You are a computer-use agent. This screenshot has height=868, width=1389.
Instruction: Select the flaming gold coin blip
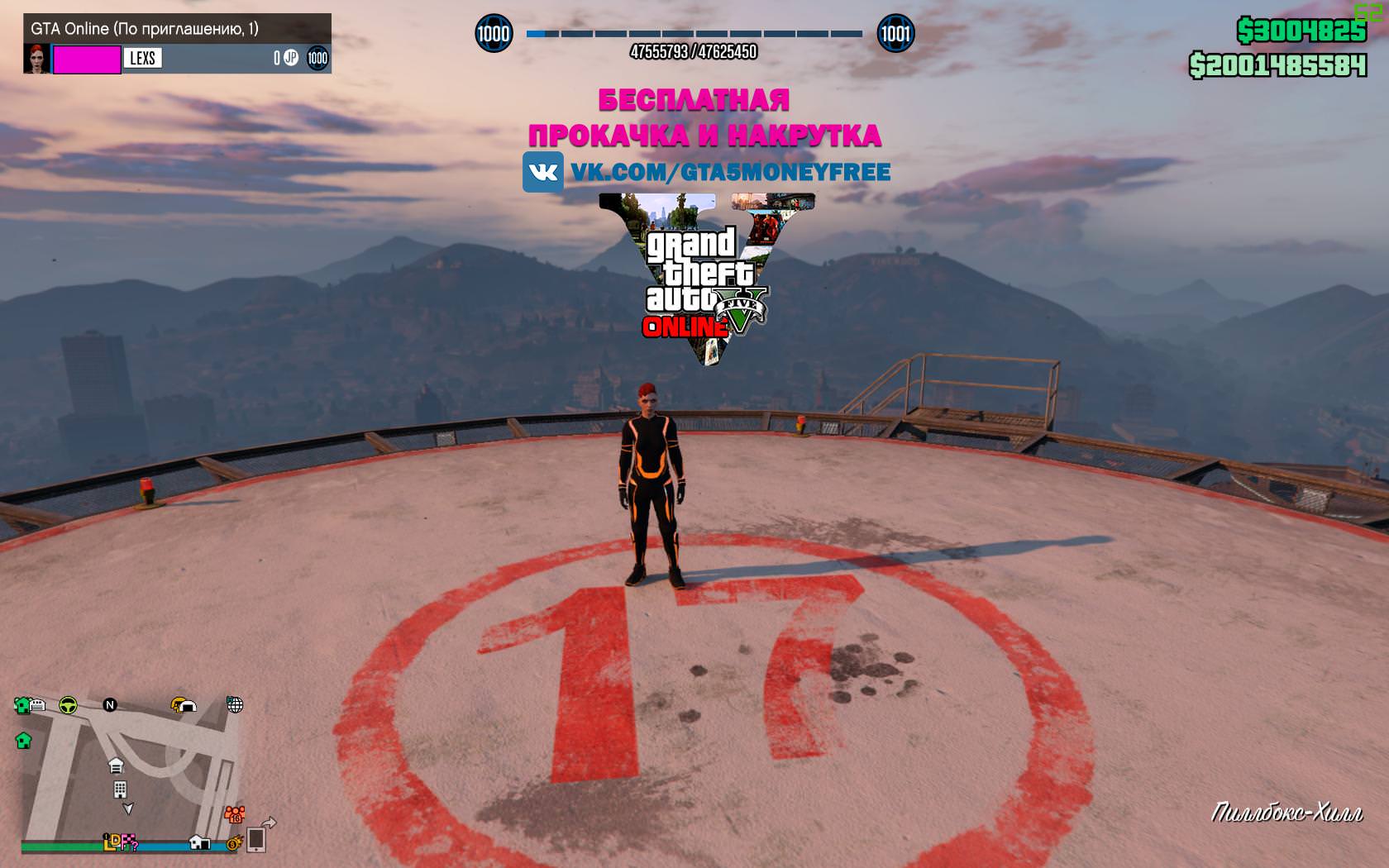233,843
